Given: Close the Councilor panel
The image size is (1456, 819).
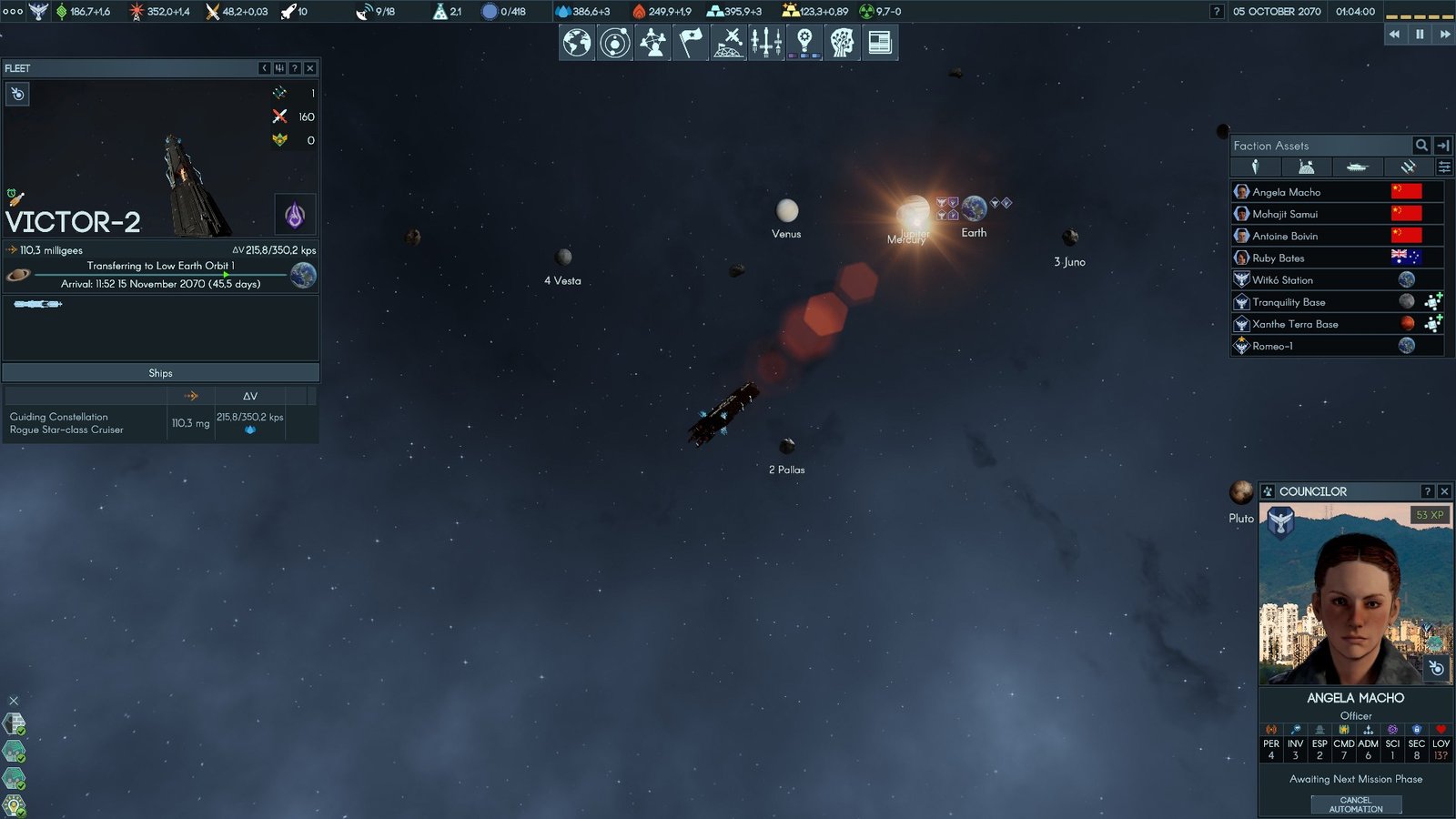Looking at the screenshot, I should point(1444,491).
